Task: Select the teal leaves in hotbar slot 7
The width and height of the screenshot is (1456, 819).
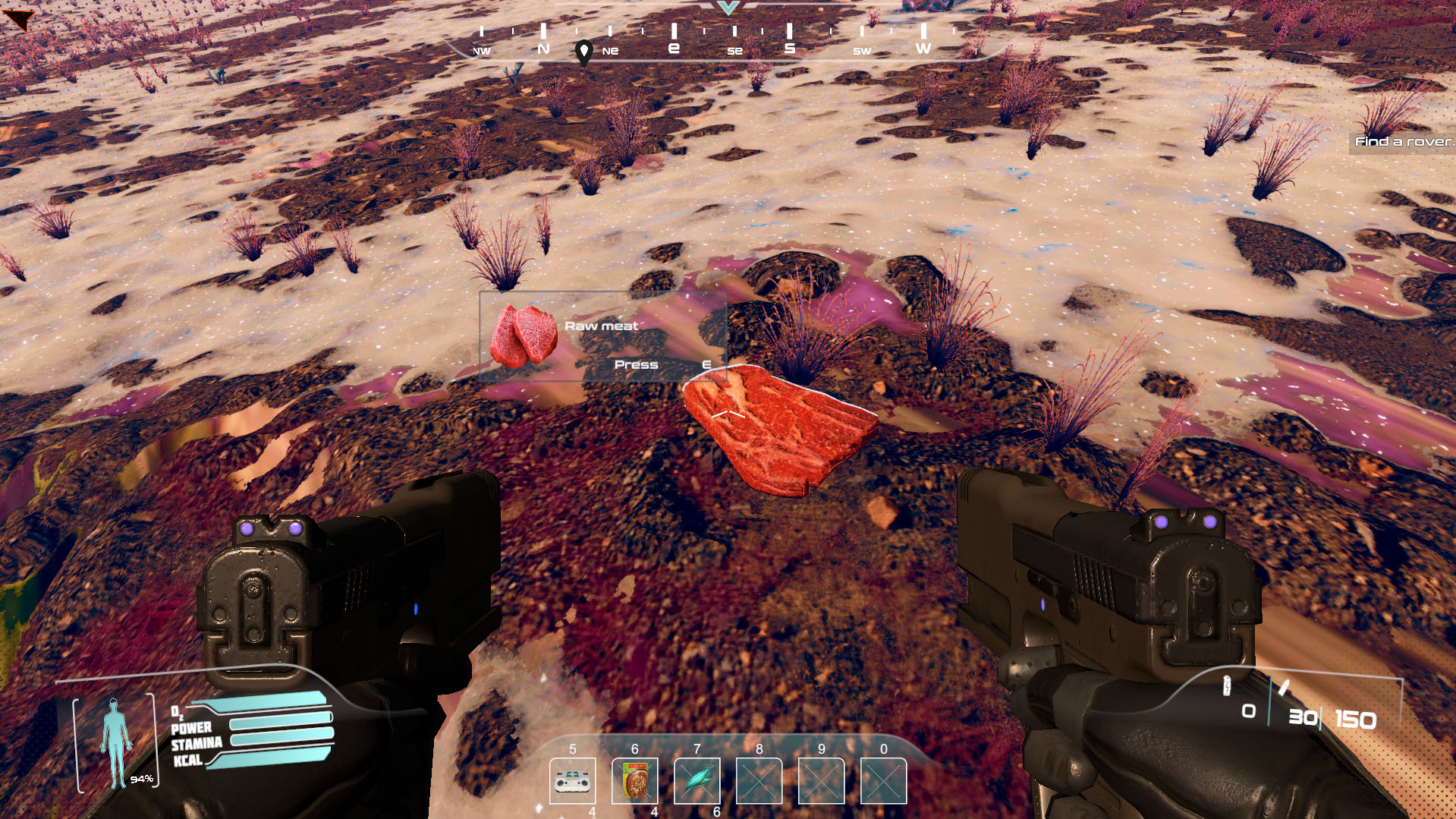Action: click(697, 780)
